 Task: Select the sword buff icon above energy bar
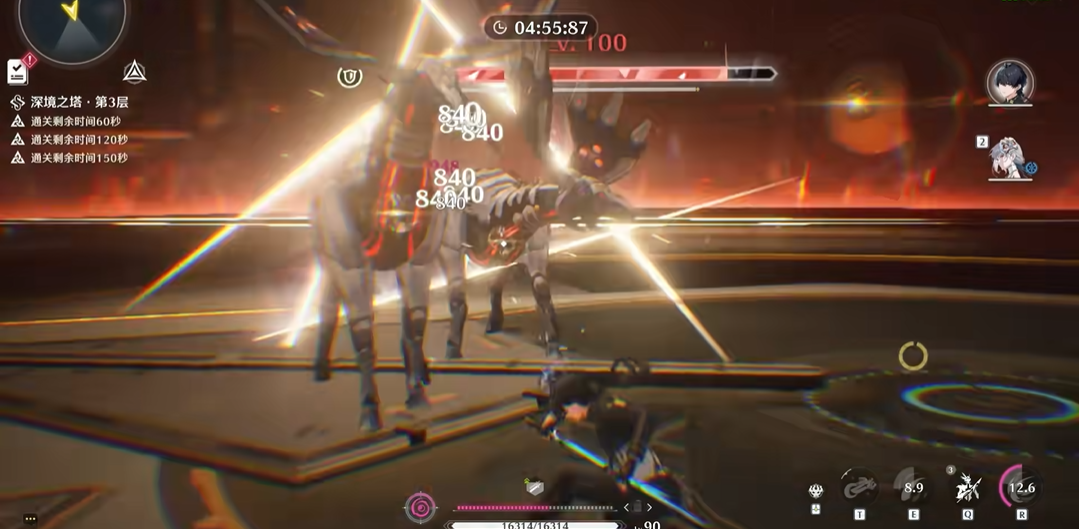pyautogui.click(x=535, y=487)
